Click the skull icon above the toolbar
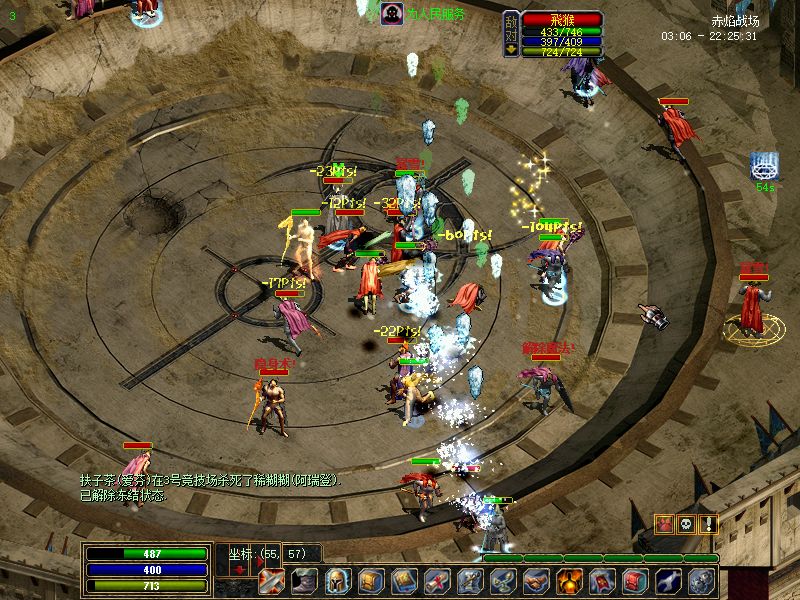 point(686,523)
